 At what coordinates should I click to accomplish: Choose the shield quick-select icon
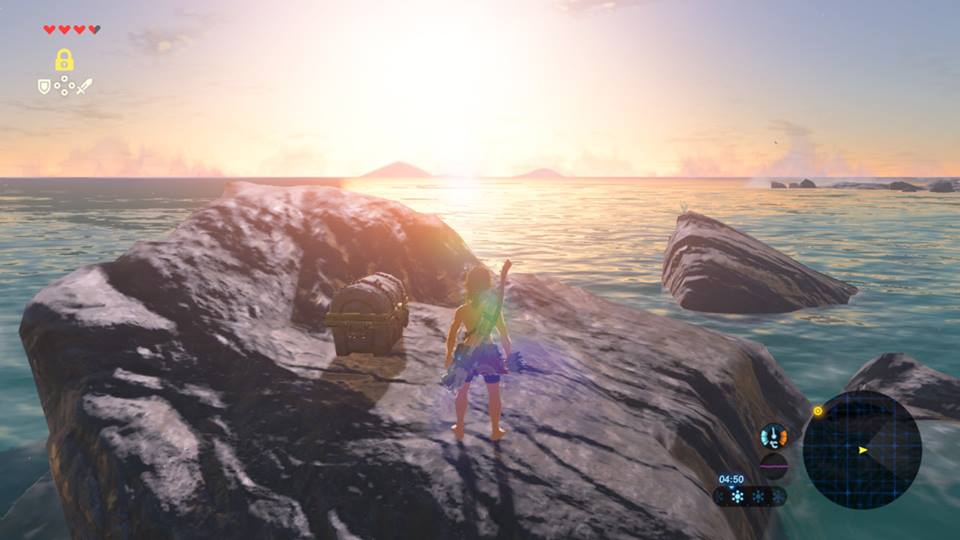[44, 87]
